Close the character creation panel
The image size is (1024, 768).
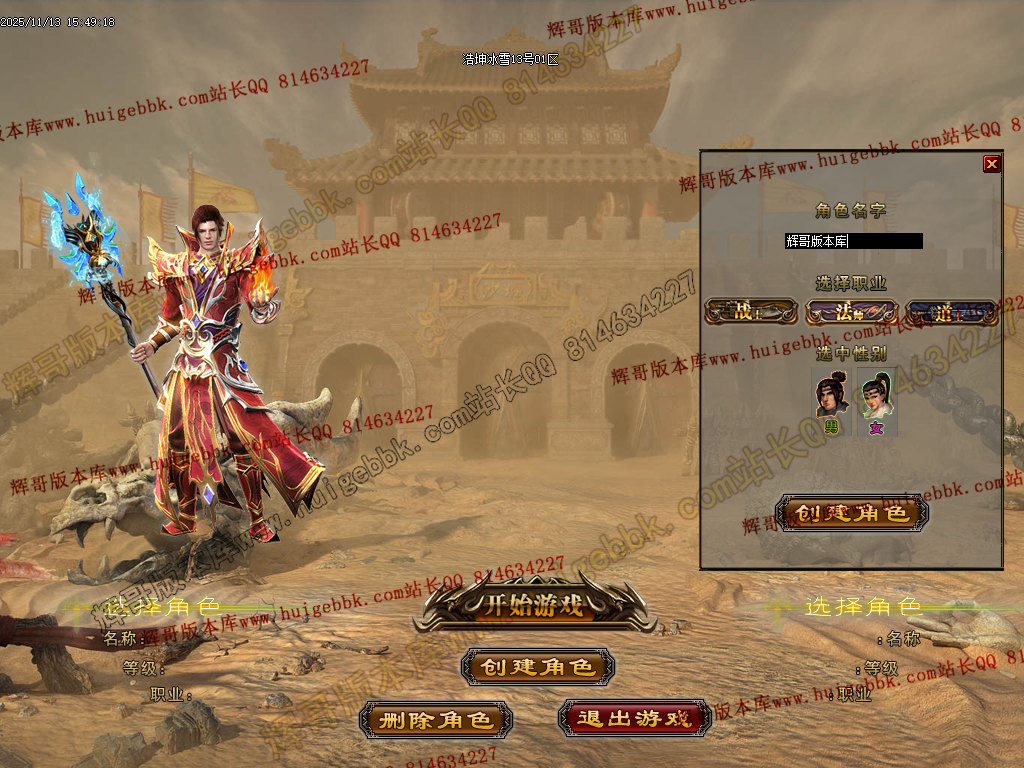(x=991, y=164)
